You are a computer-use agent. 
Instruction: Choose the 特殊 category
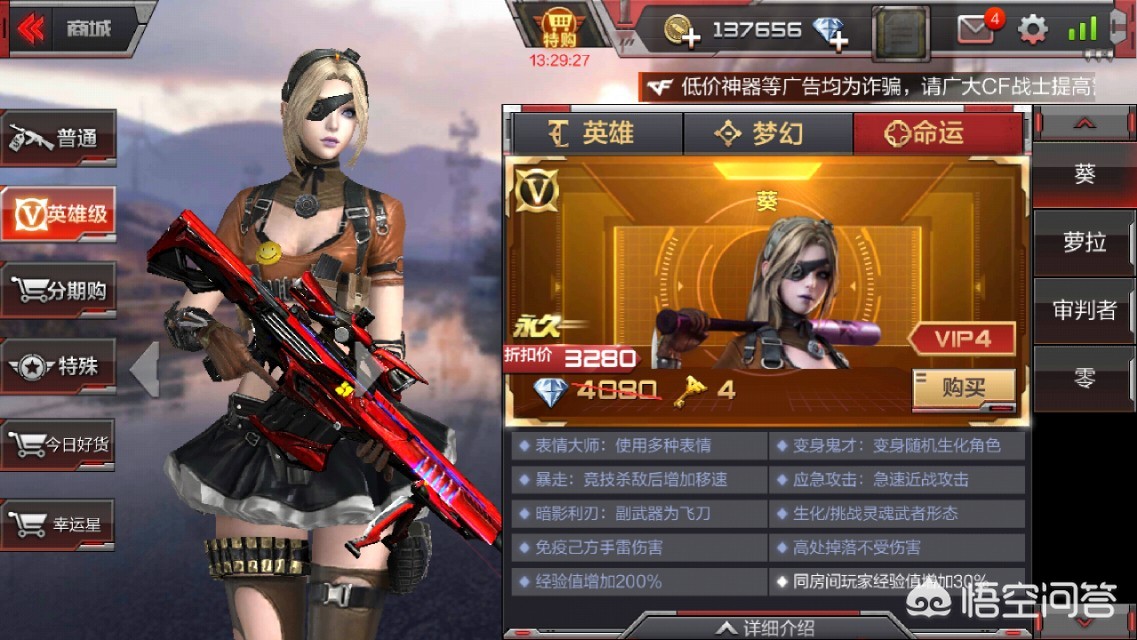59,367
